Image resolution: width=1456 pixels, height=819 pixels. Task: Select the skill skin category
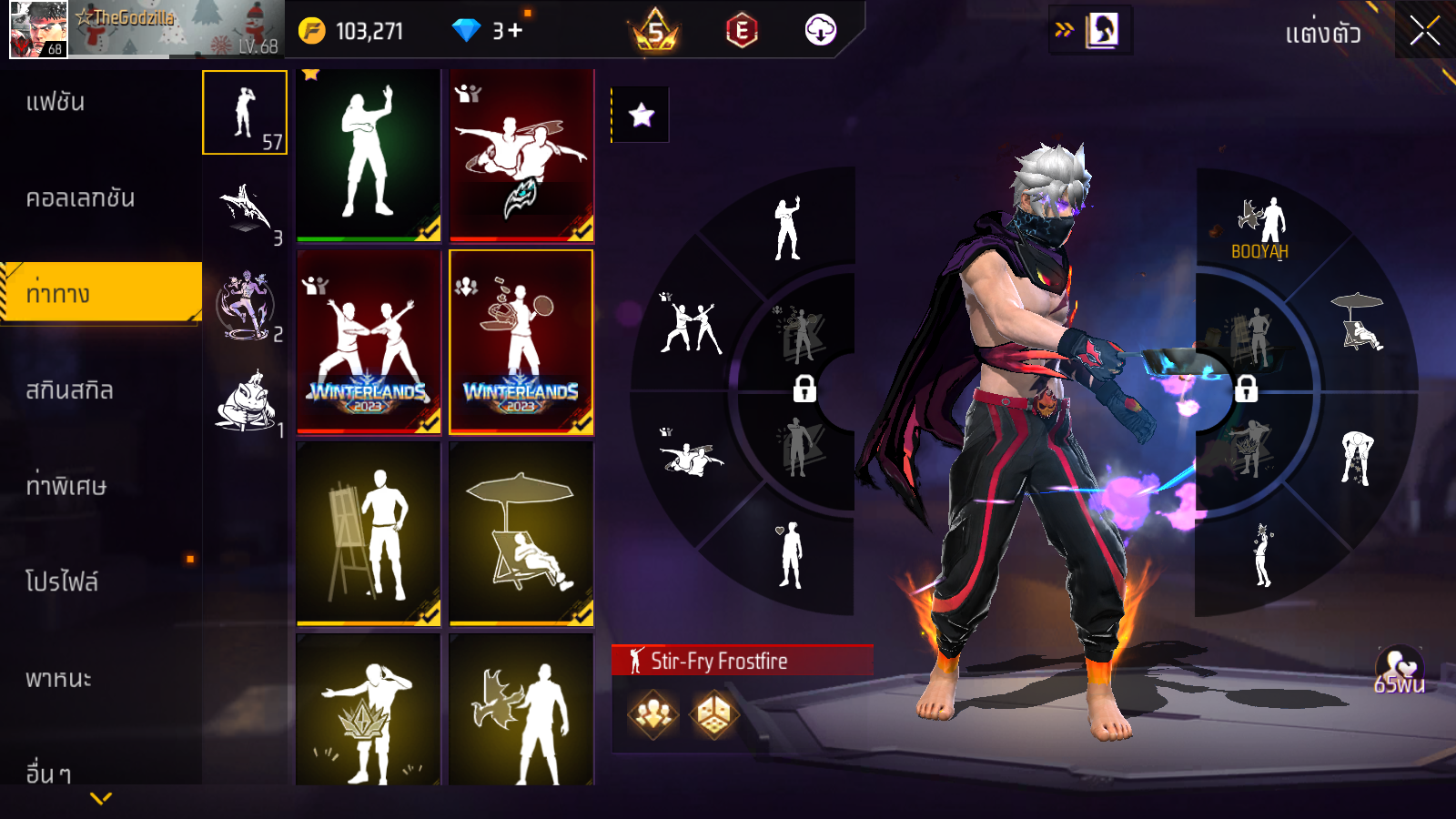coord(70,390)
